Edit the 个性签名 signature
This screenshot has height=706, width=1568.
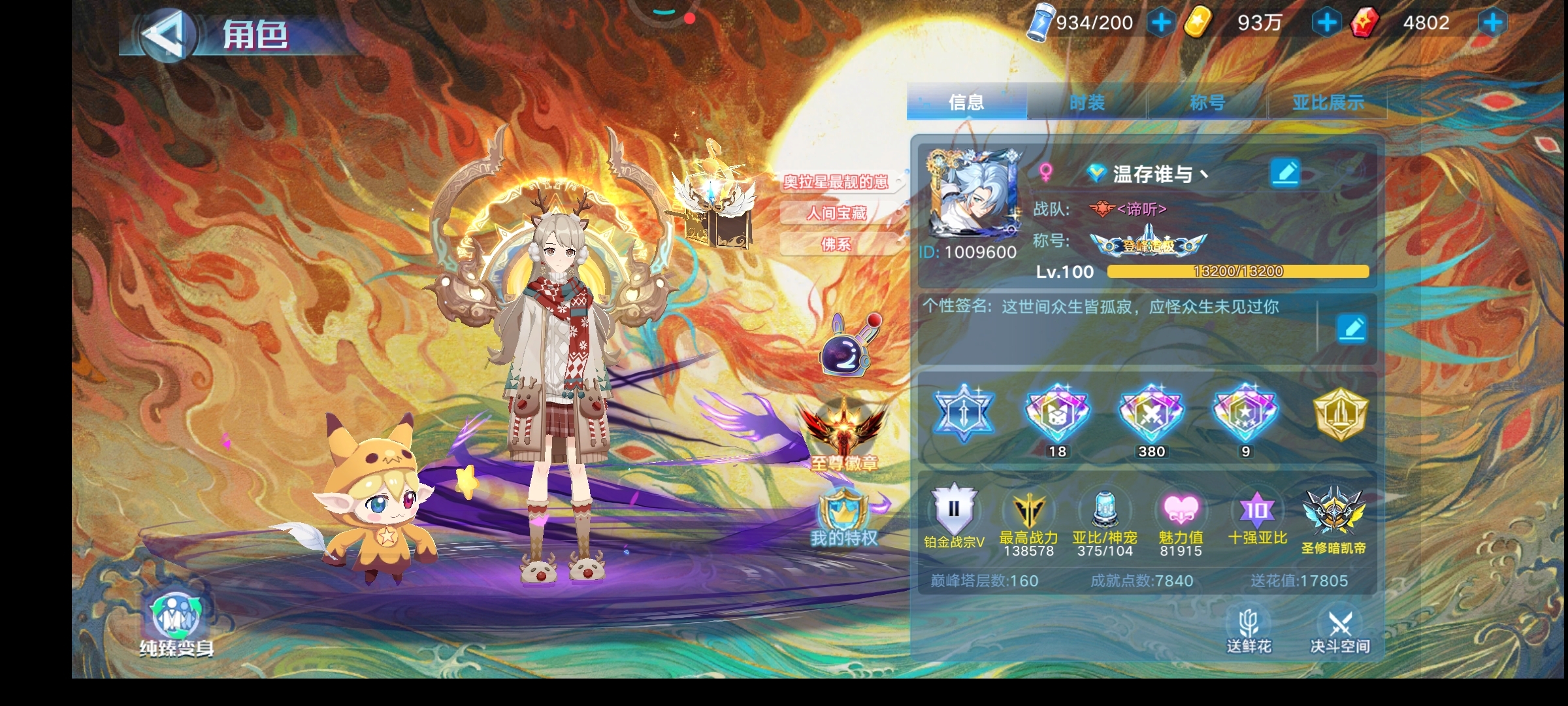(x=1351, y=328)
